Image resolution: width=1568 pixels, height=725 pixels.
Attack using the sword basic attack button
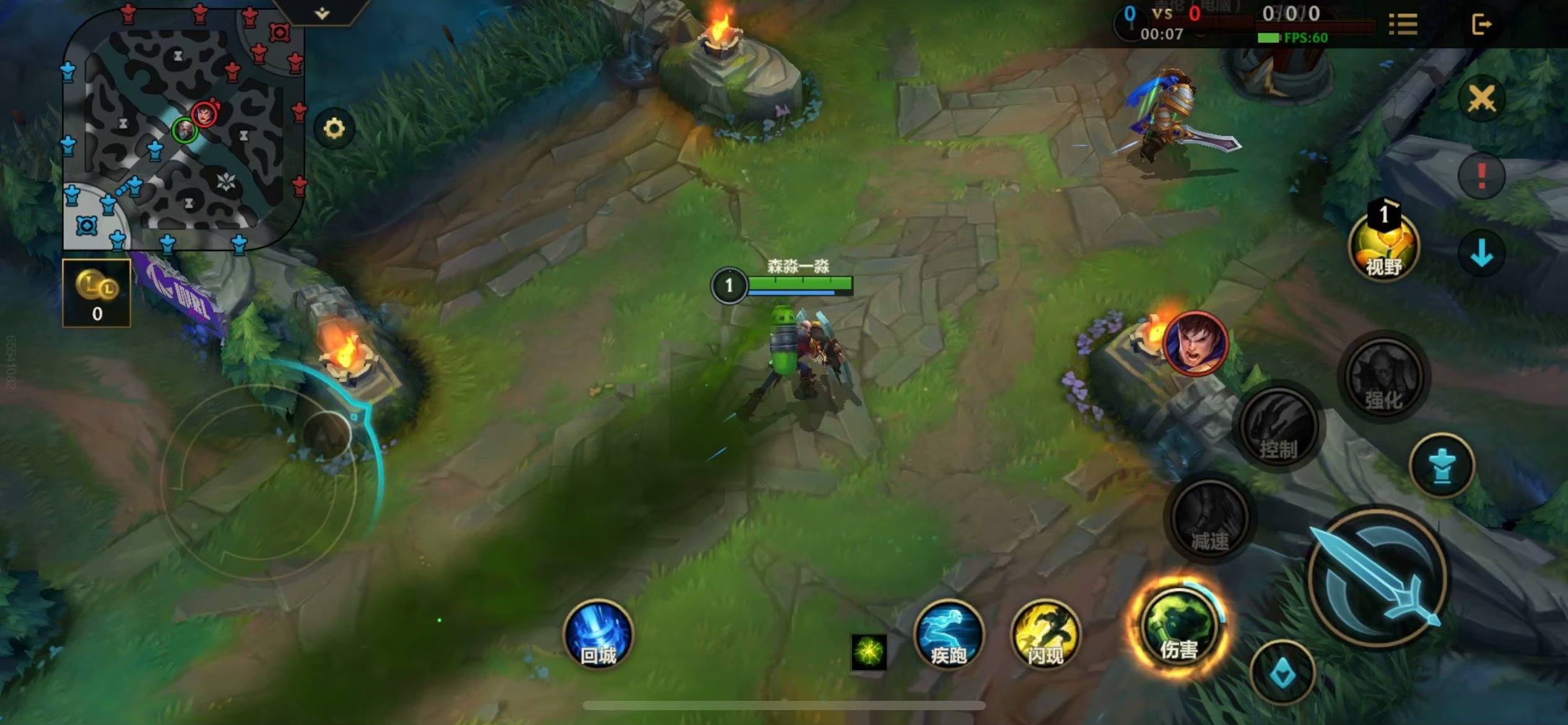1378,578
